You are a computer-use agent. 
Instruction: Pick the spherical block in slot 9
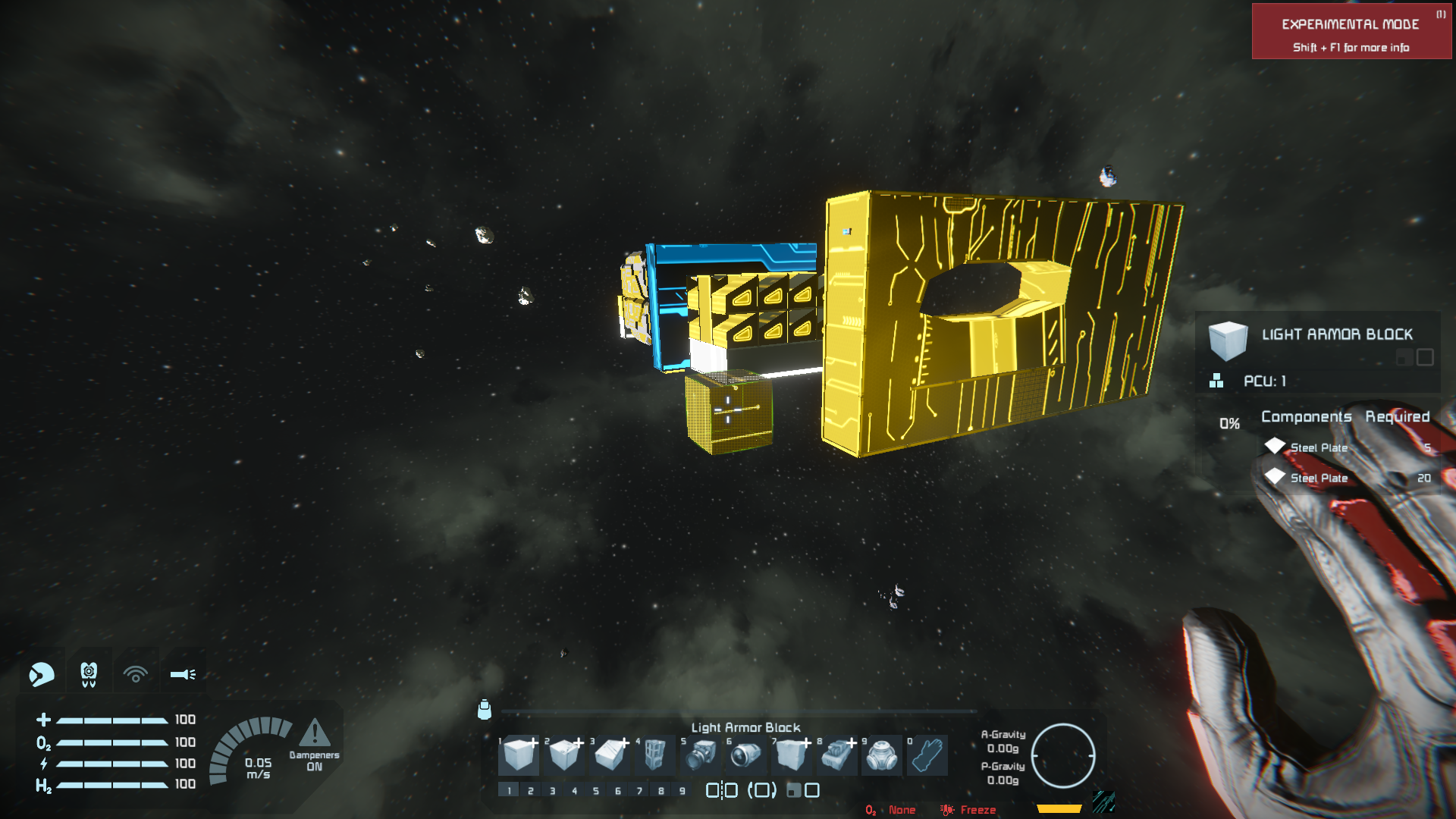click(x=882, y=755)
